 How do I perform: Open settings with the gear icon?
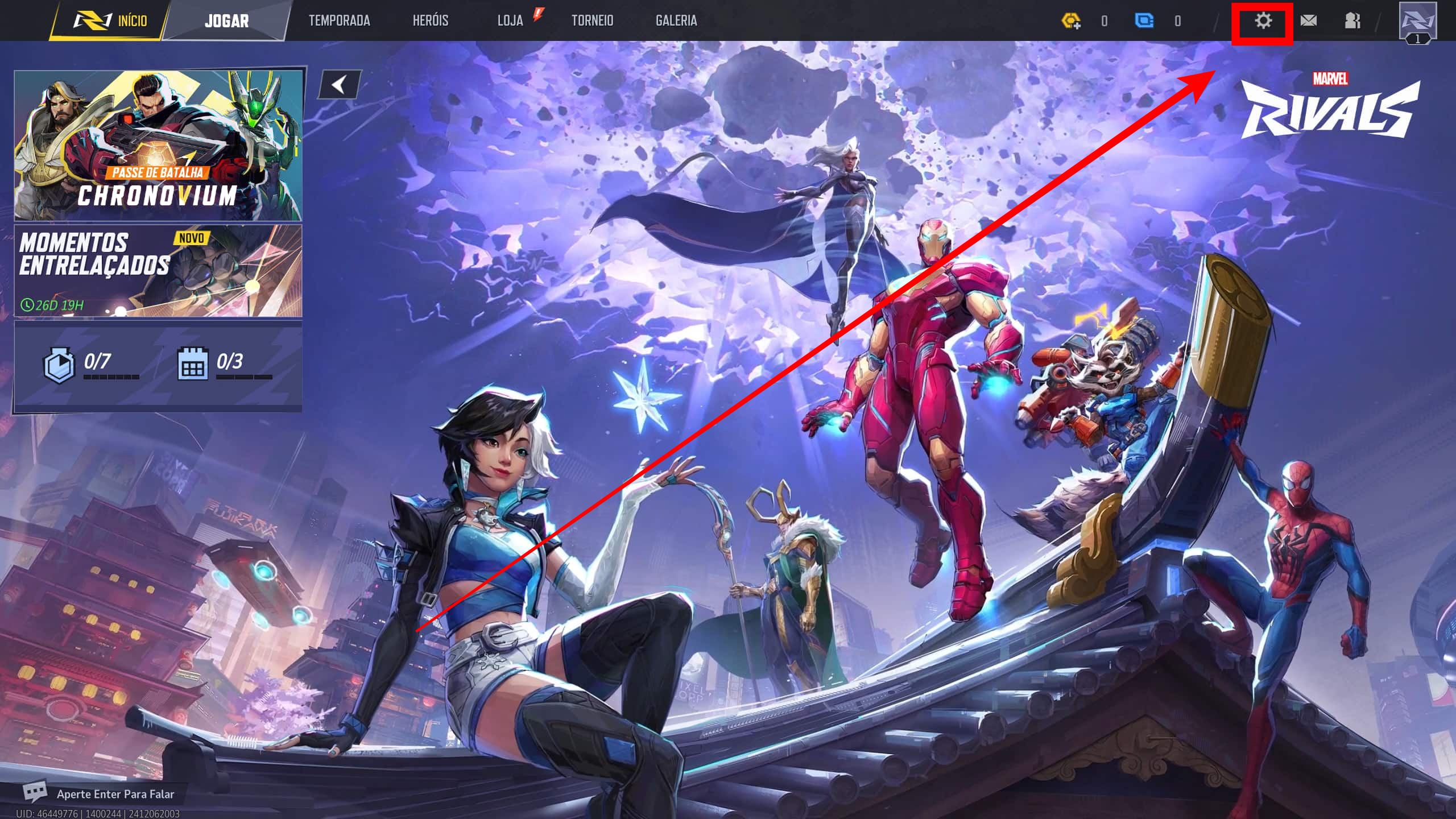[1263, 22]
